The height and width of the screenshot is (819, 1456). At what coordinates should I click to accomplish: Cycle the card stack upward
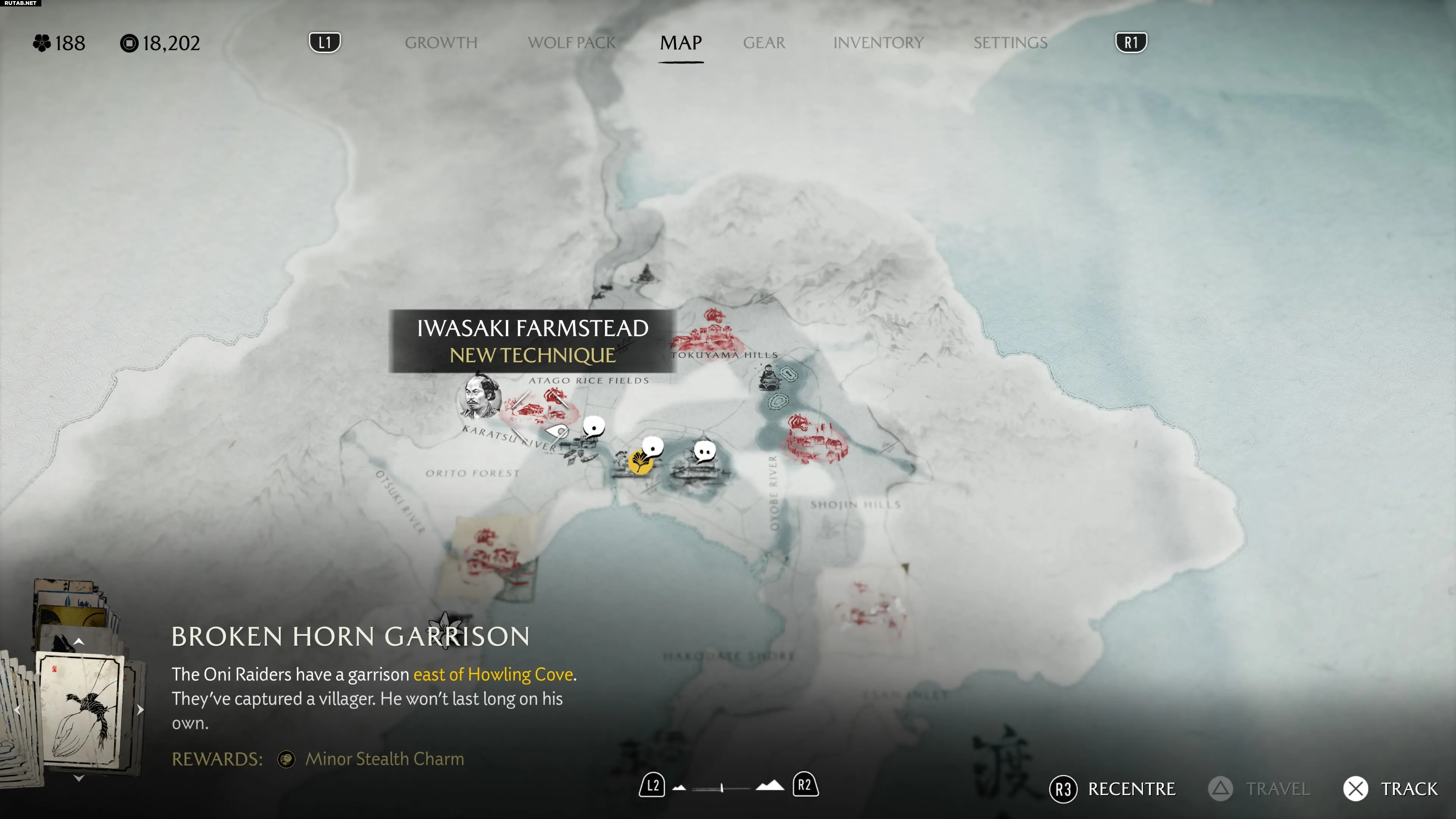pos(79,642)
